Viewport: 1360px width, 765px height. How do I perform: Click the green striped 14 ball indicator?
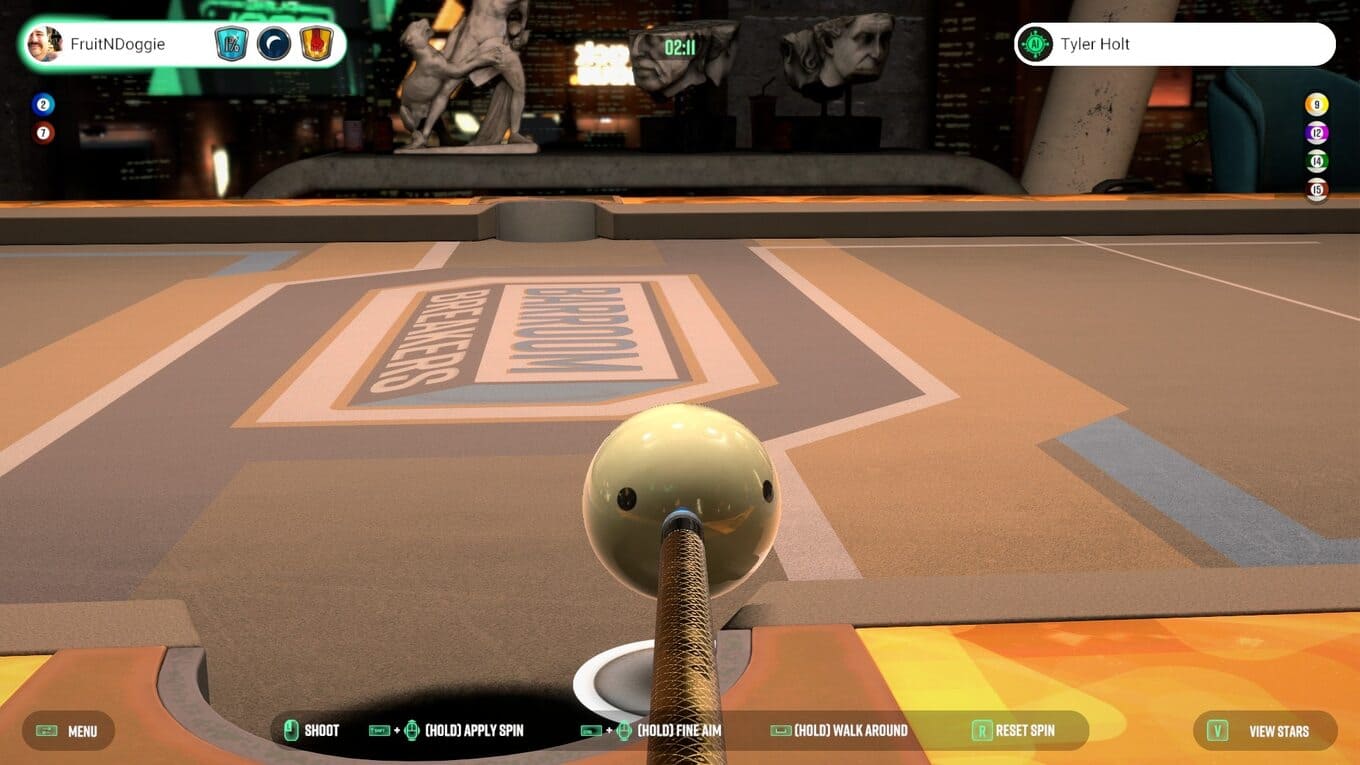[1317, 161]
